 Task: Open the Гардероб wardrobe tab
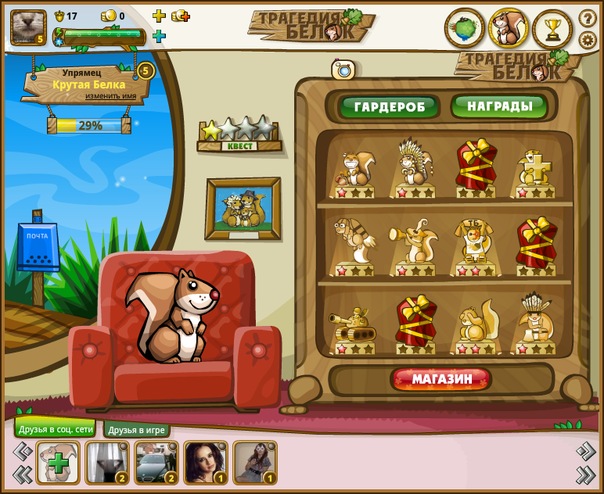point(388,108)
